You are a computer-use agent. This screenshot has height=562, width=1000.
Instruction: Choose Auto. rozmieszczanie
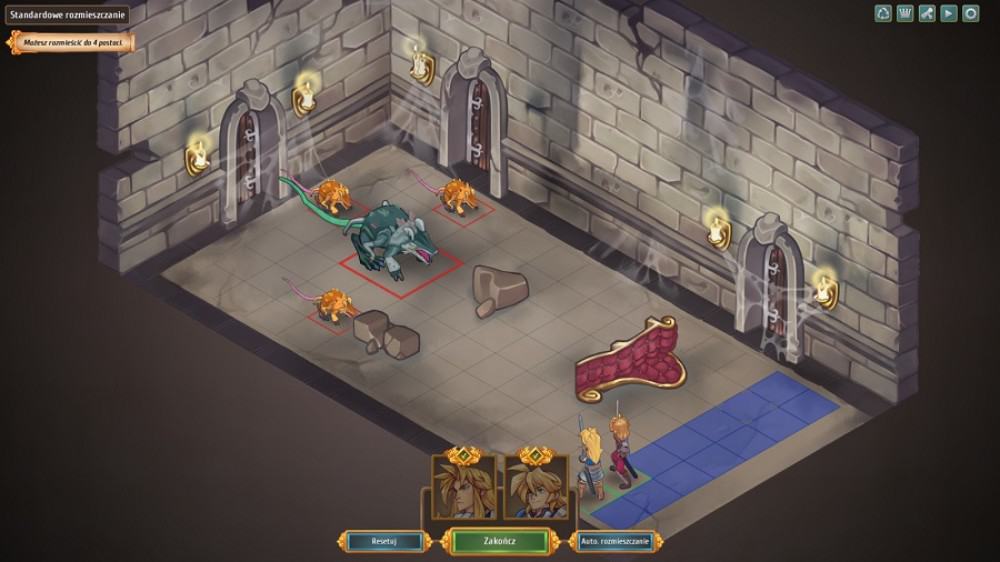pos(615,541)
